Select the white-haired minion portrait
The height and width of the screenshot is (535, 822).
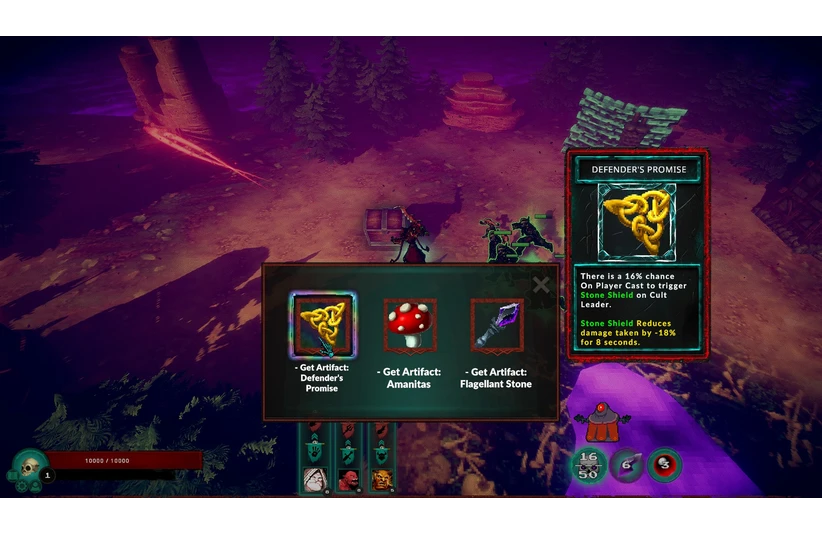(x=315, y=480)
